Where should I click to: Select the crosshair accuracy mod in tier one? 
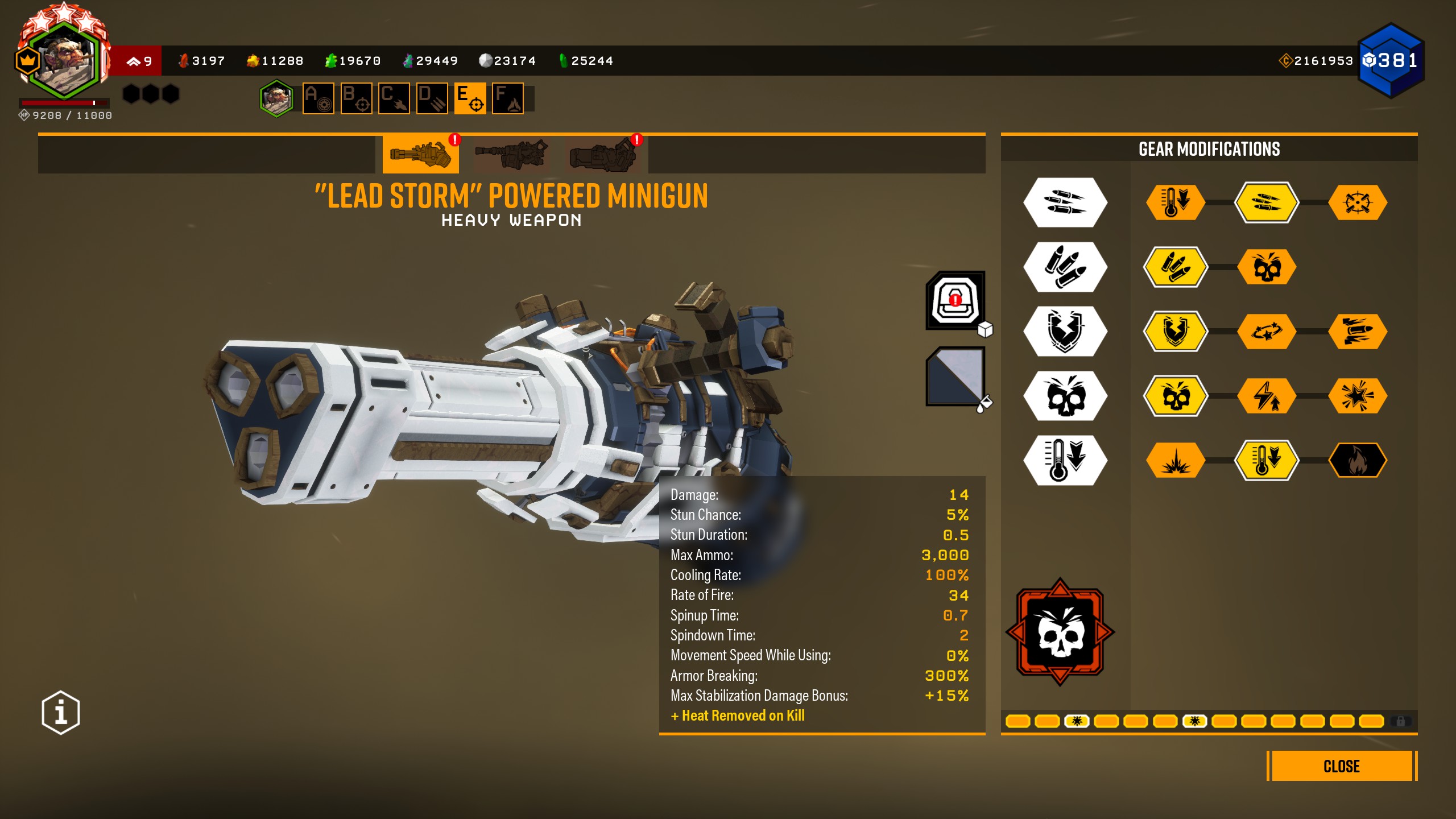pos(1358,202)
